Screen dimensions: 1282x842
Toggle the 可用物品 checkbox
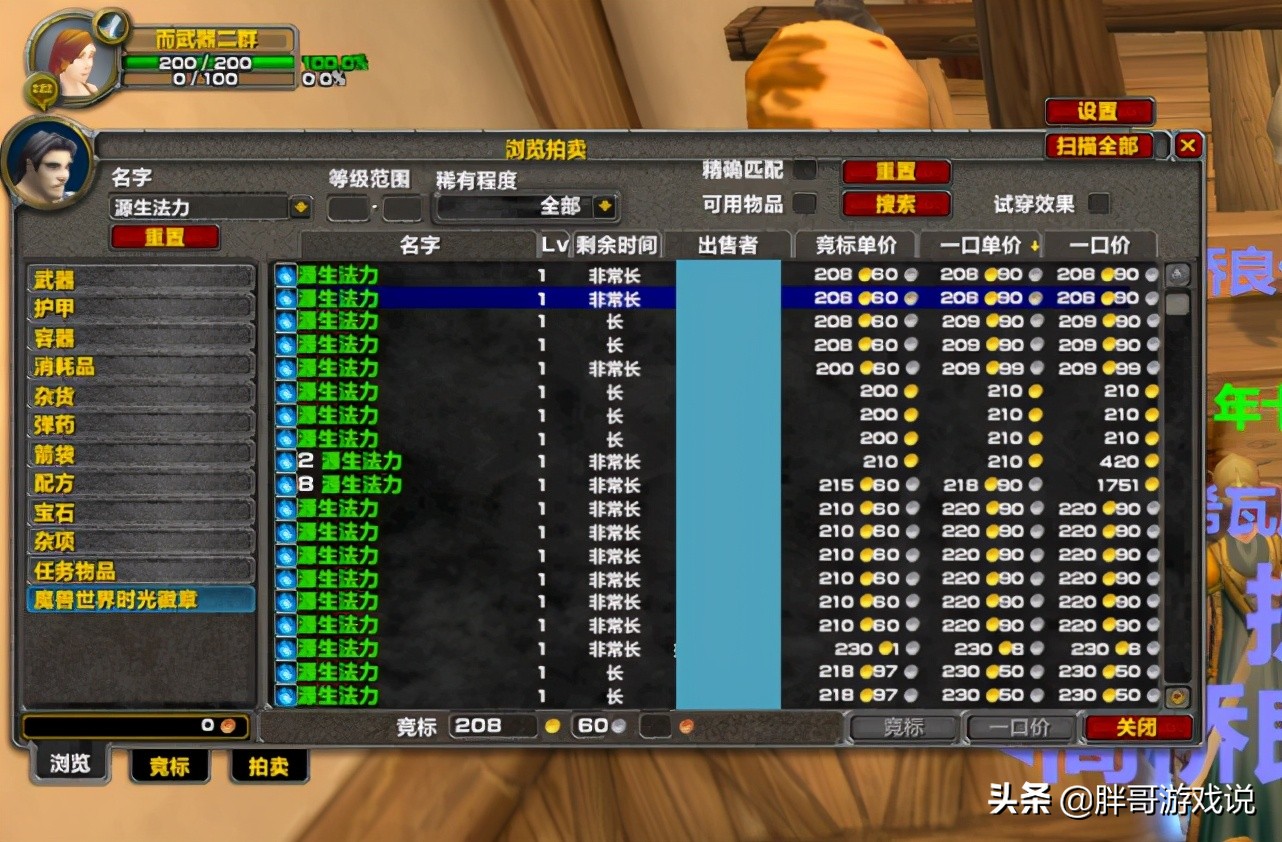coord(805,202)
